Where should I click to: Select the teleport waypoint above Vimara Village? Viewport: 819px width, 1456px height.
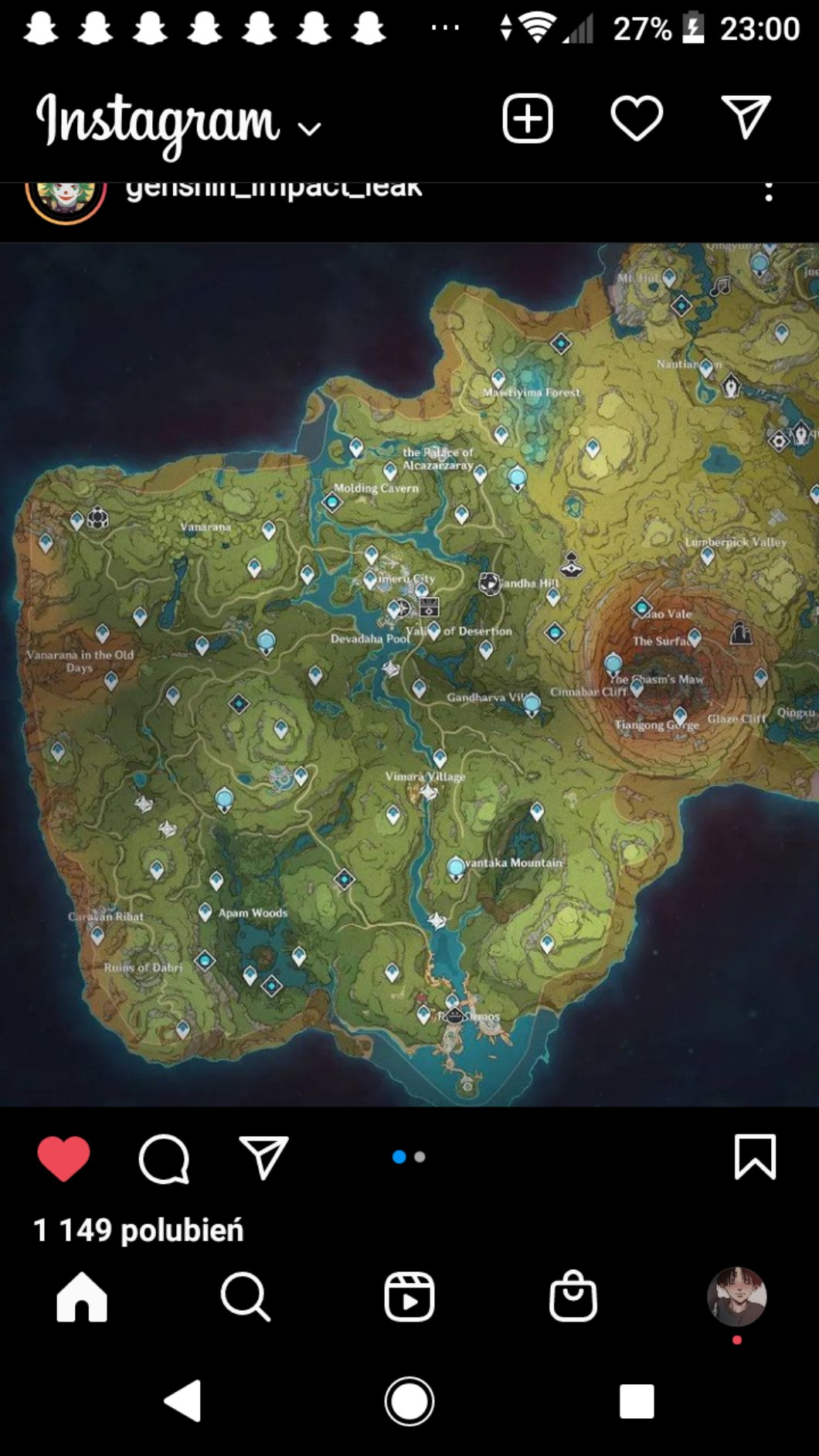(440, 757)
